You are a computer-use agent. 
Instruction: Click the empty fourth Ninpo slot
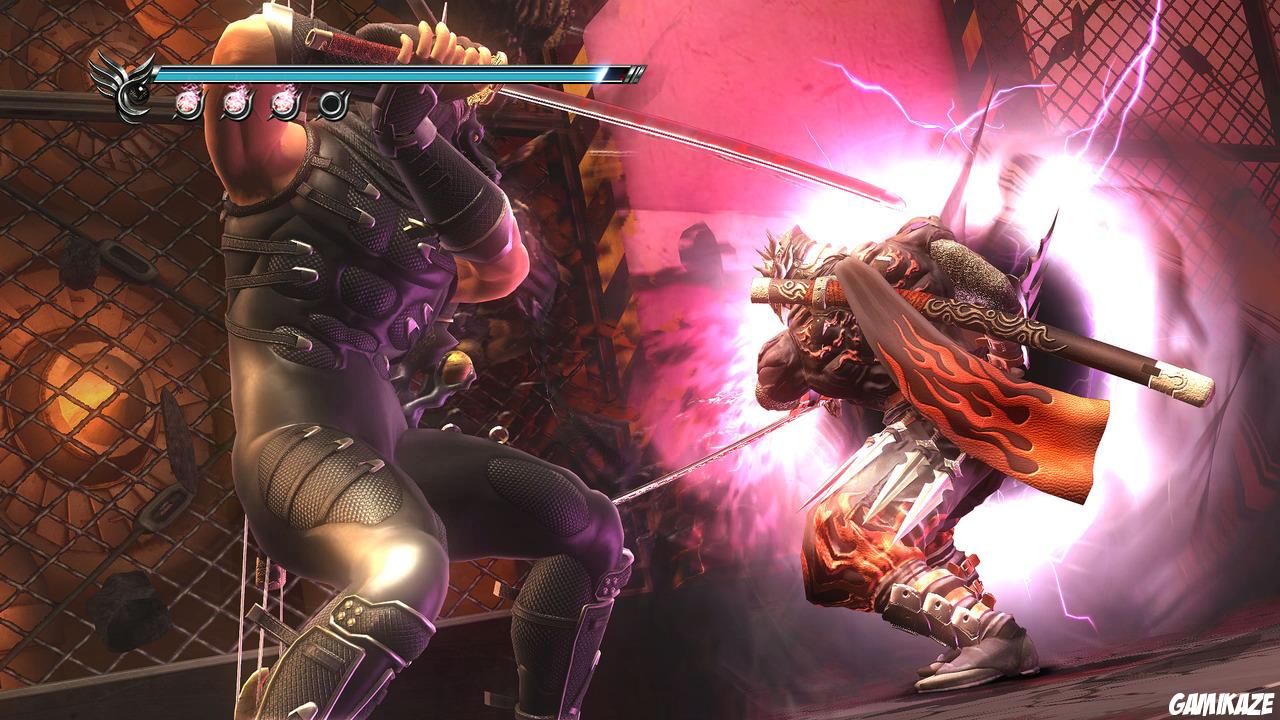click(333, 103)
